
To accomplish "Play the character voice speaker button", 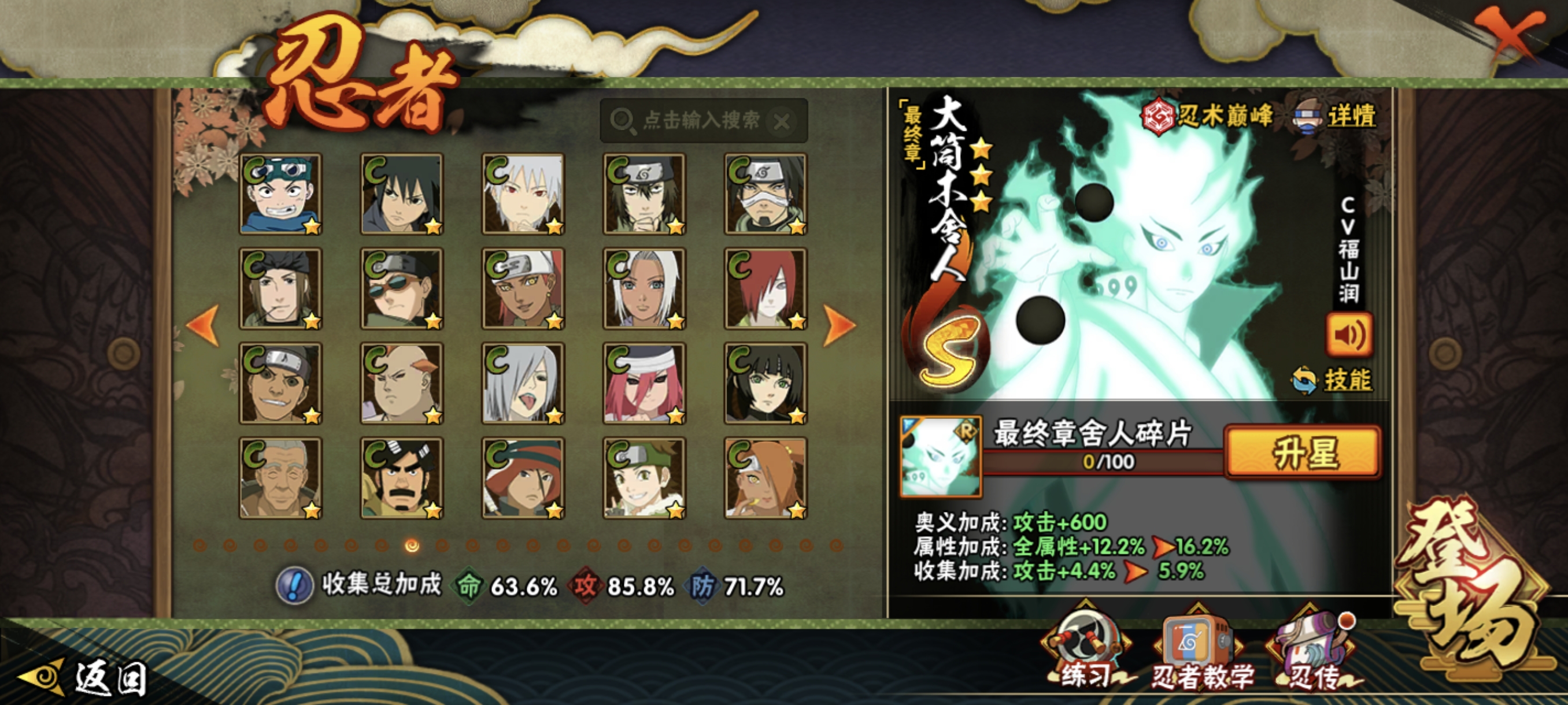I will coord(1349,335).
